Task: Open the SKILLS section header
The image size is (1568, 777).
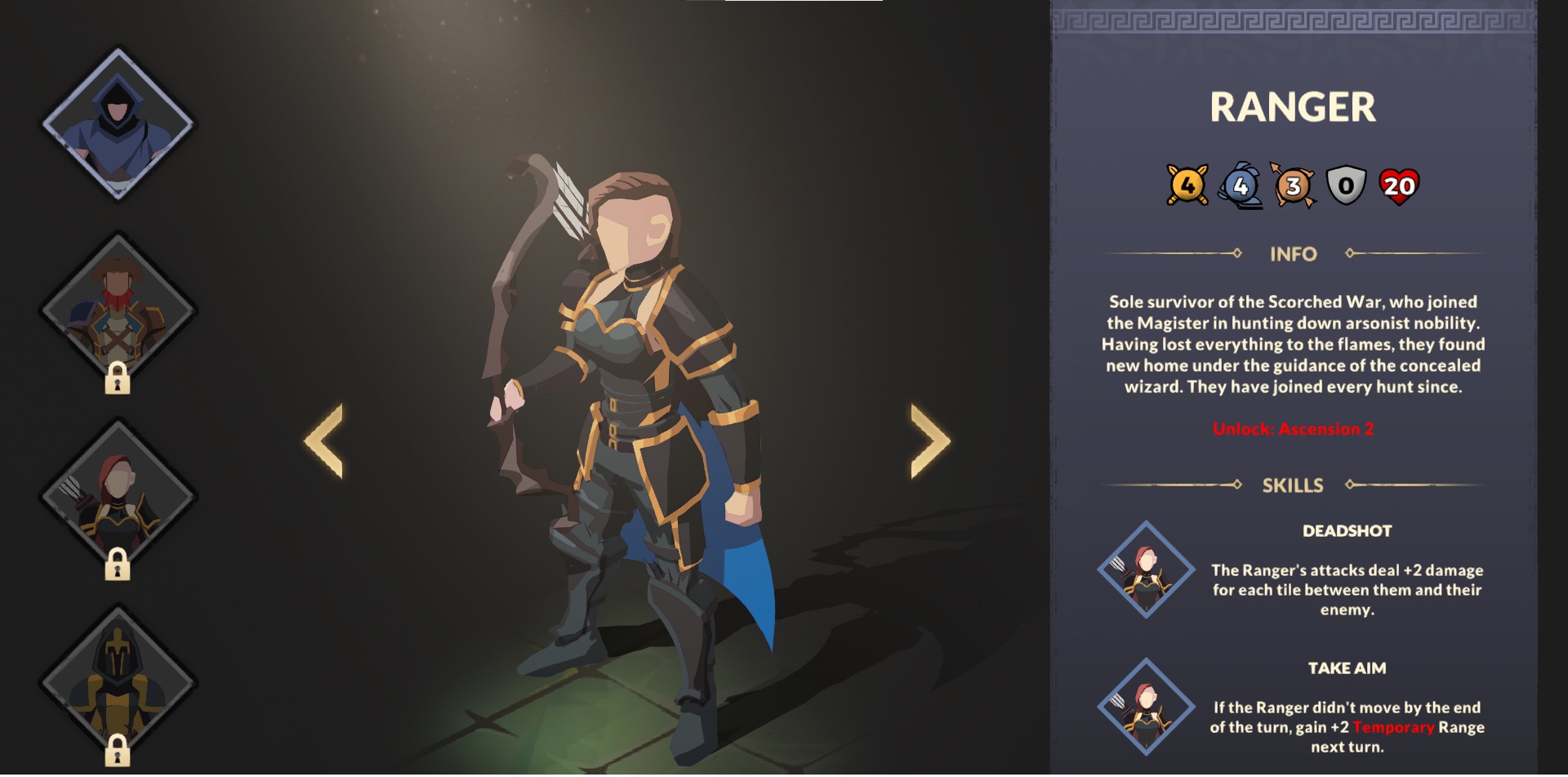Action: point(1294,485)
